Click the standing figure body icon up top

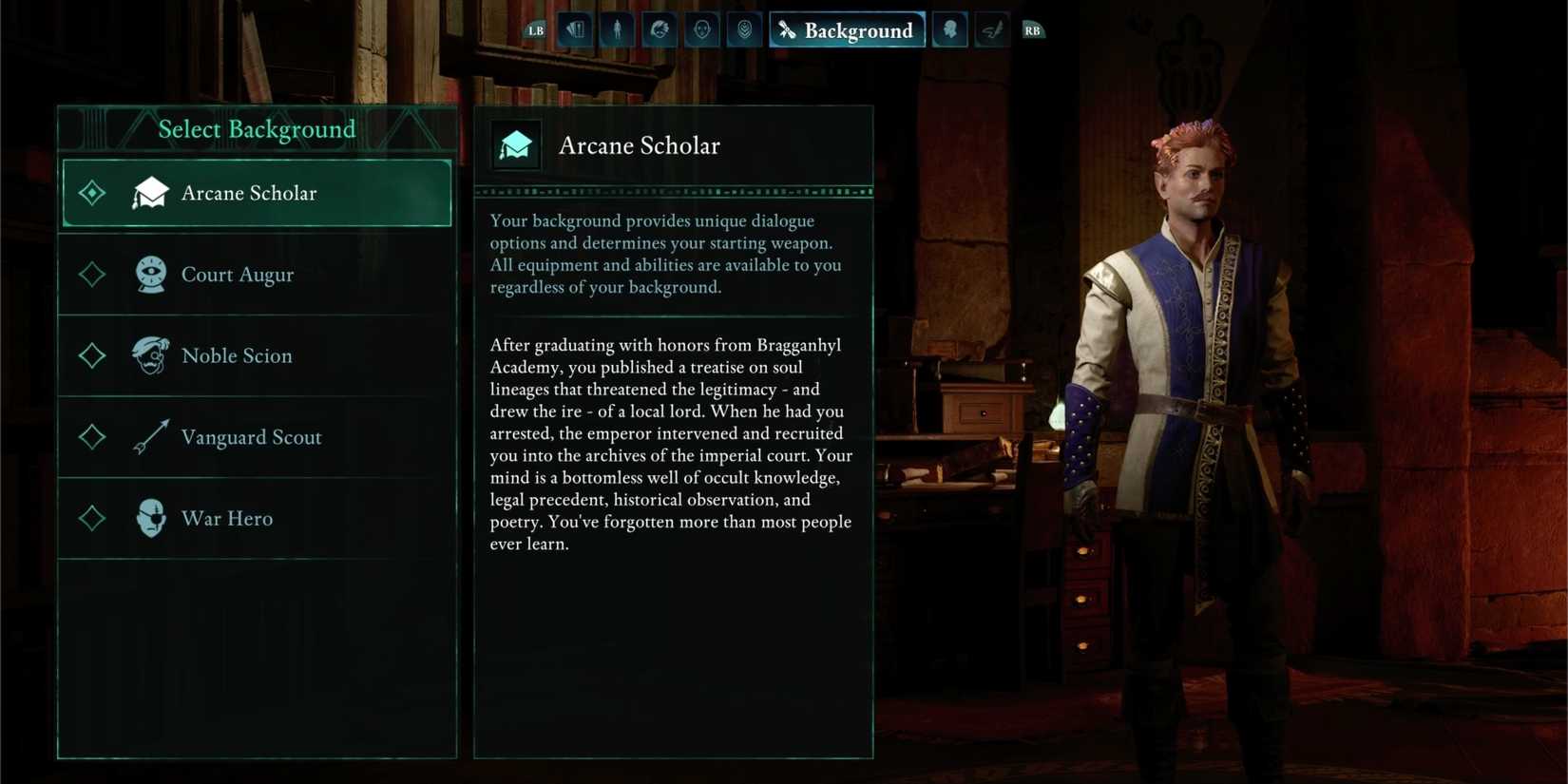[617, 29]
